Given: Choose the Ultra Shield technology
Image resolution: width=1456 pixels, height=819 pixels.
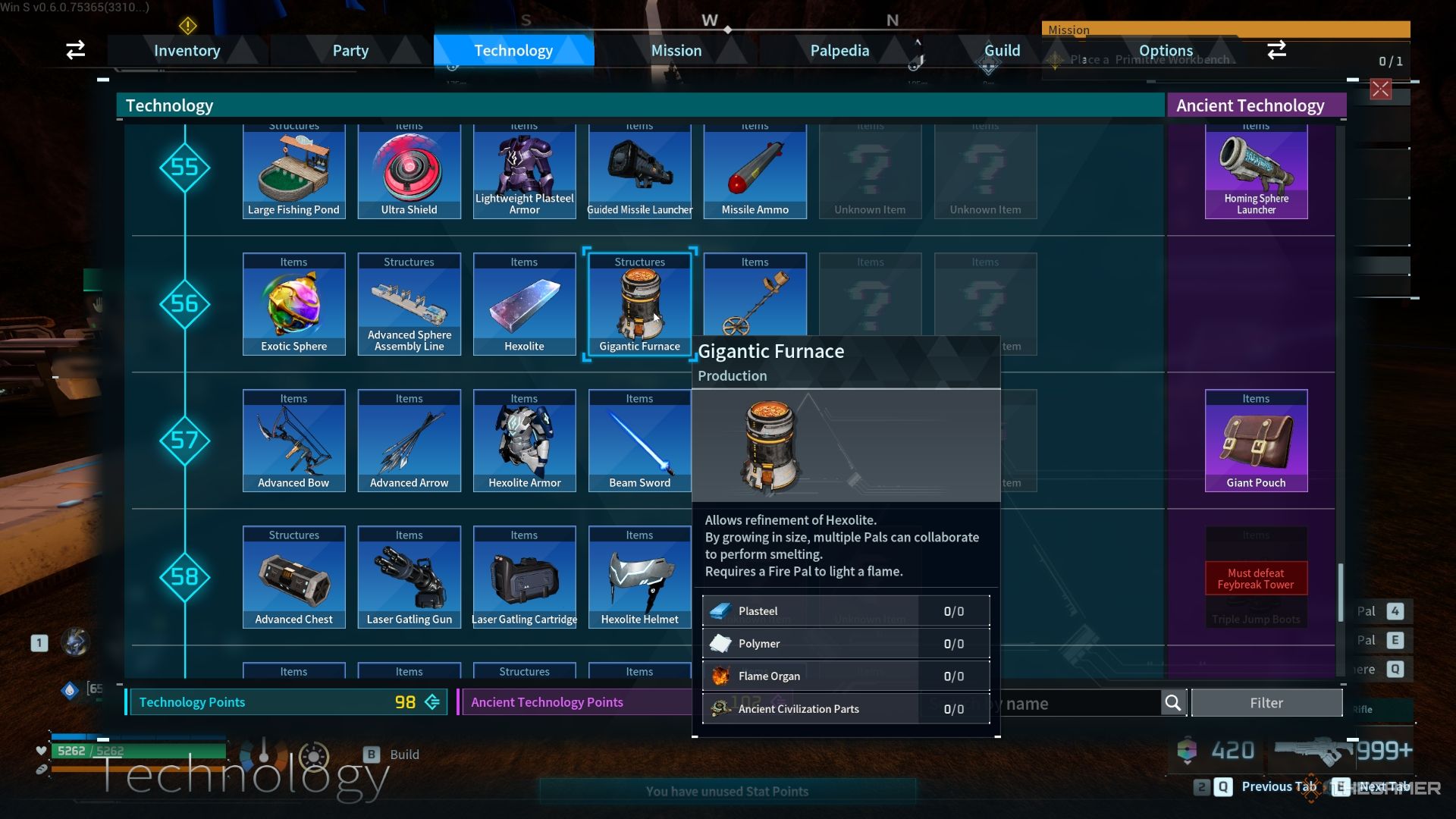Looking at the screenshot, I should tap(409, 173).
